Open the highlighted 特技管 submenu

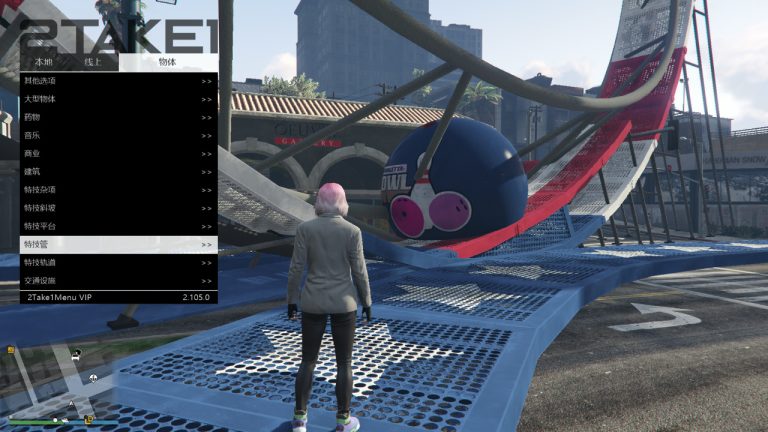(118, 244)
